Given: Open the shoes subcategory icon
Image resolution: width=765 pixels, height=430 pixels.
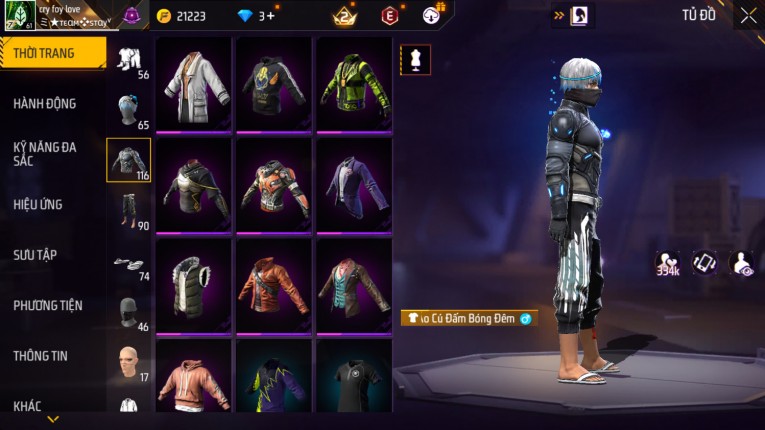Looking at the screenshot, I should (129, 263).
